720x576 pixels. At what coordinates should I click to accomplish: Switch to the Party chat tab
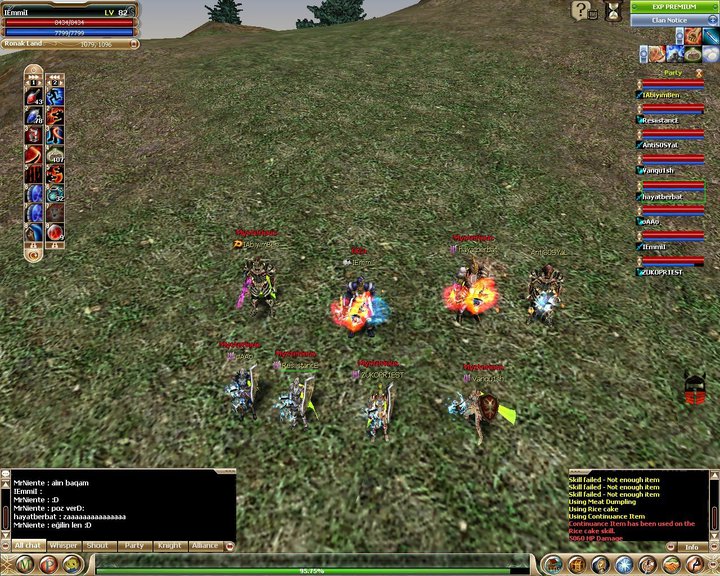[x=133, y=546]
